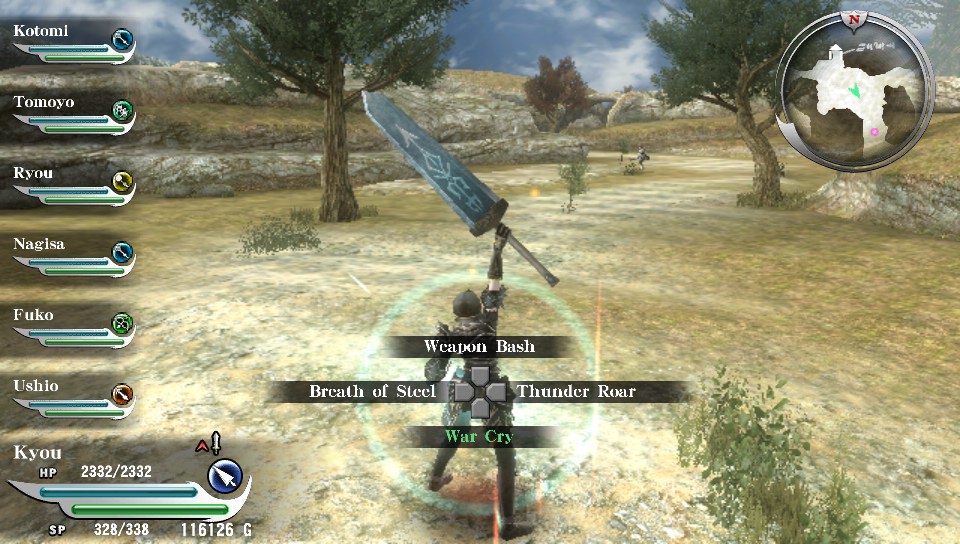
Task: Select party member Ushio
Action: (36, 386)
